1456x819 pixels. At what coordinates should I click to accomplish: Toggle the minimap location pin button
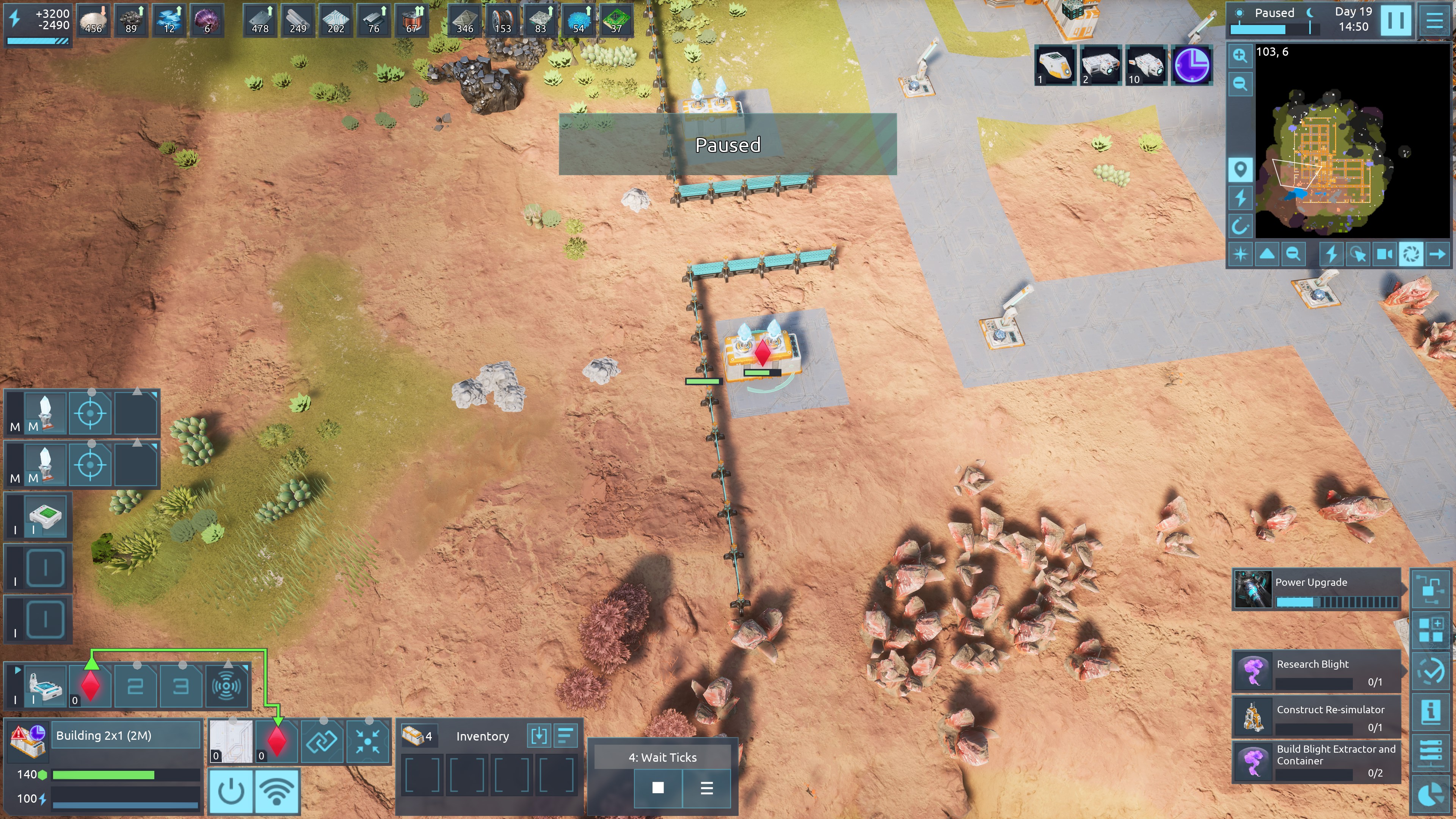point(1239,169)
